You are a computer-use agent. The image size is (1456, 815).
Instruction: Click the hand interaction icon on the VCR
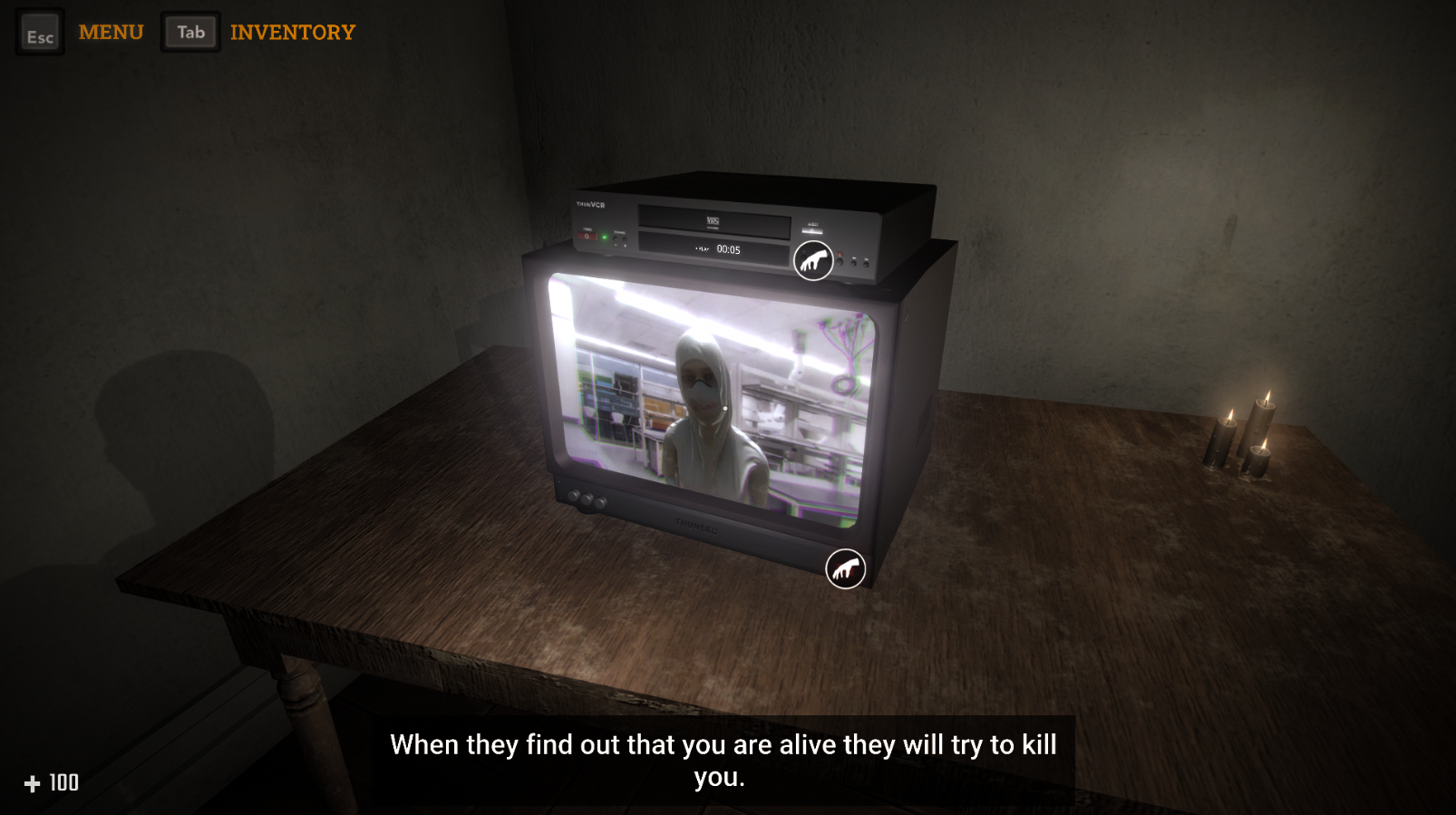pyautogui.click(x=813, y=259)
